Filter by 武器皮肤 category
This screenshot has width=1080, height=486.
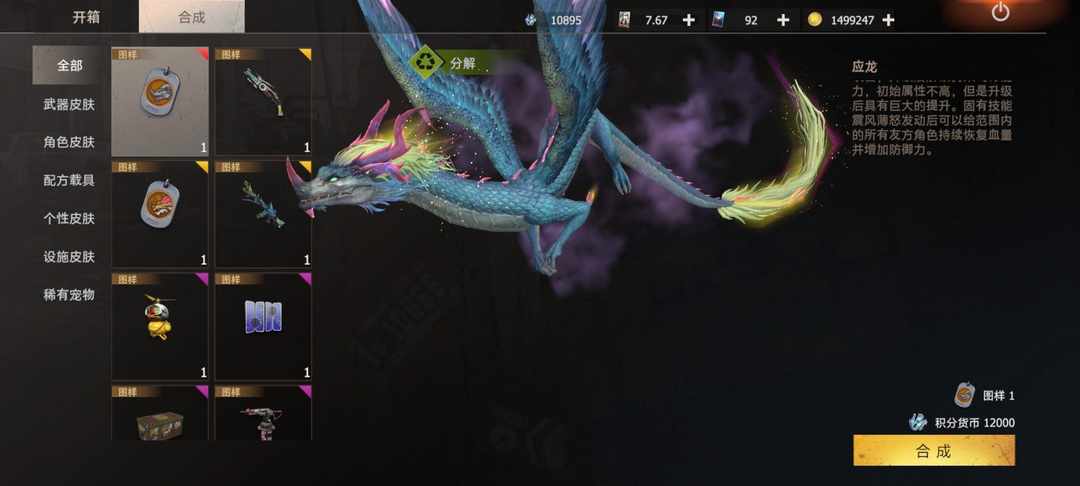point(70,104)
